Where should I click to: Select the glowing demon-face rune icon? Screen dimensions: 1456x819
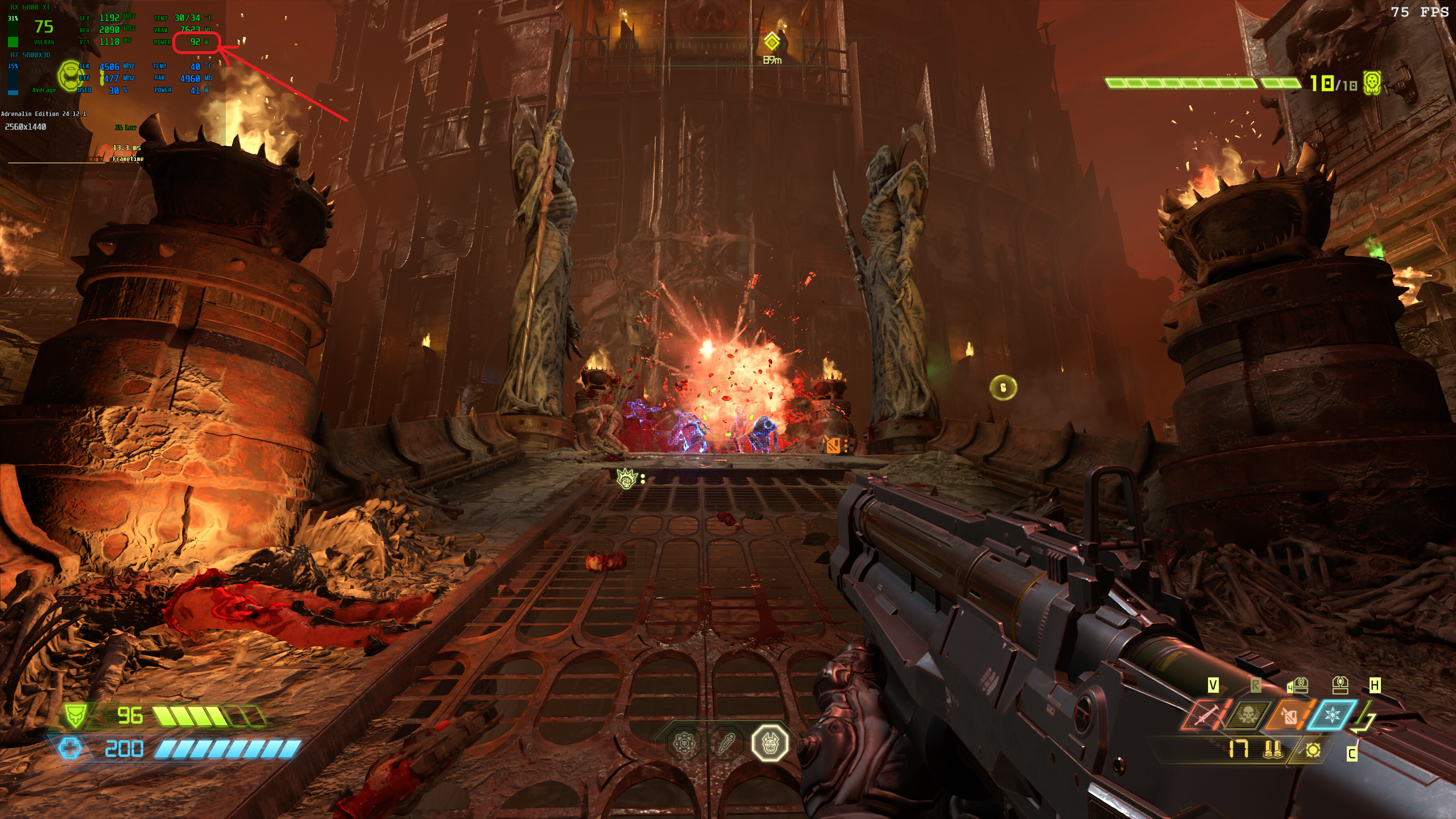[x=770, y=742]
